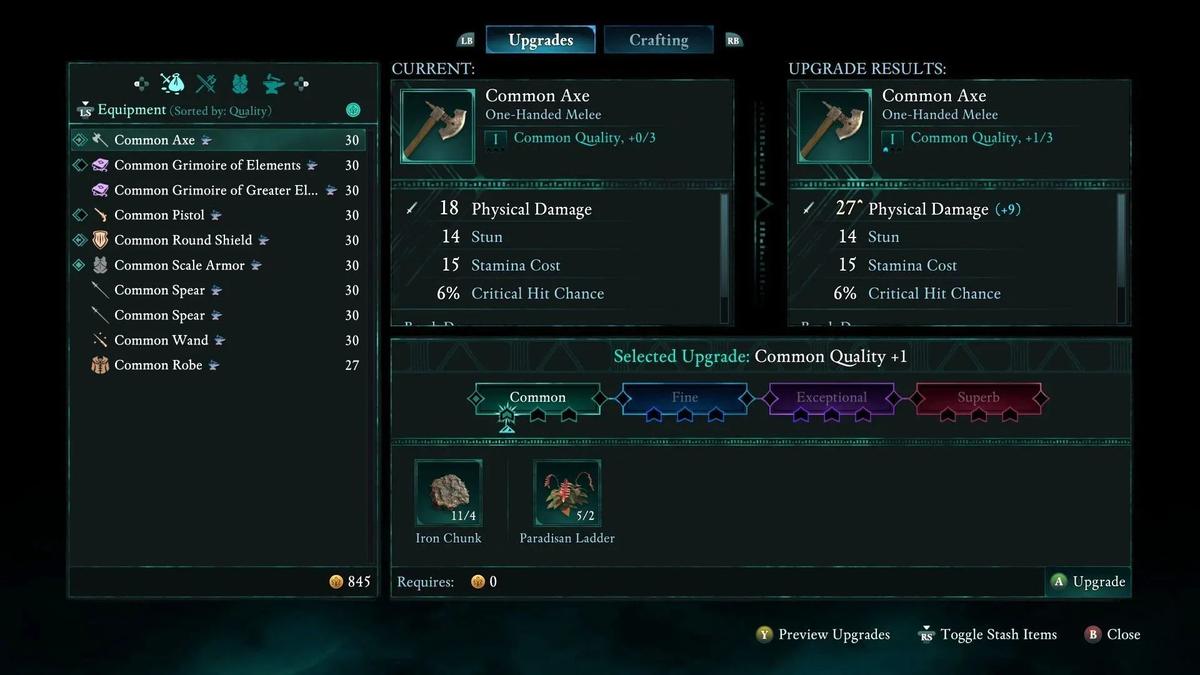The width and height of the screenshot is (1200, 675).
Task: Pick the Superb quality tier
Action: [978, 398]
